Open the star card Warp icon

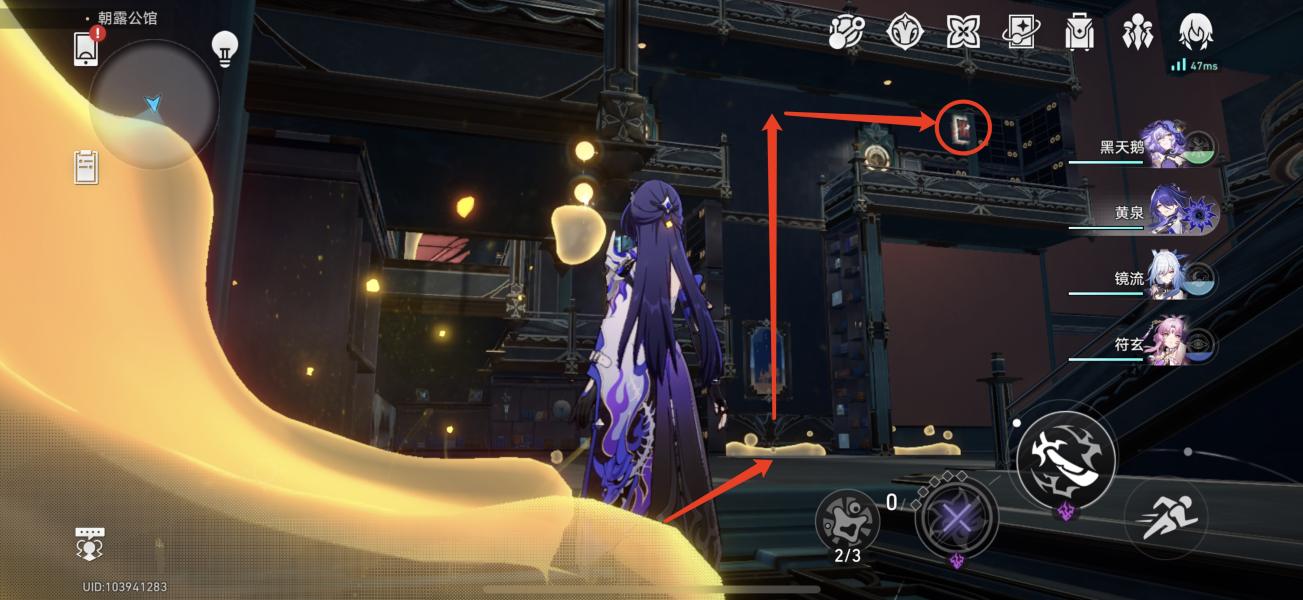click(x=1021, y=33)
